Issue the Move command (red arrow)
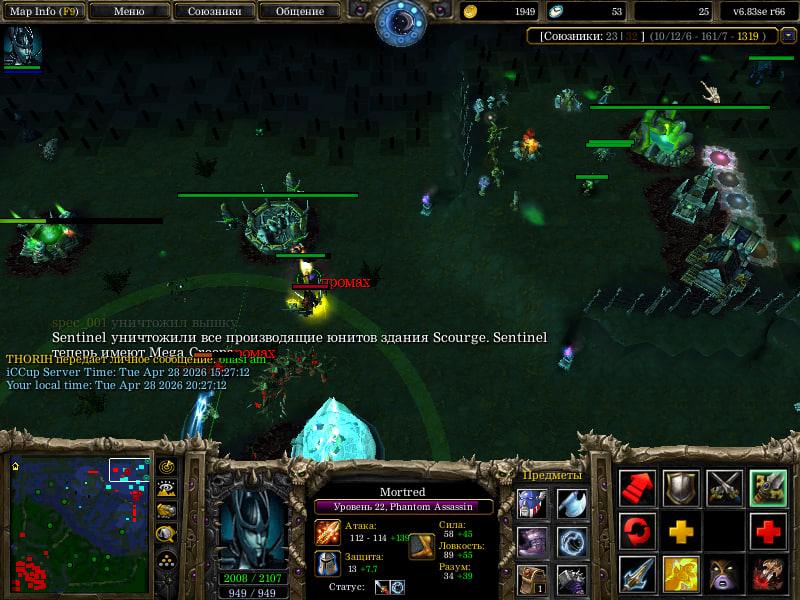 (637, 488)
